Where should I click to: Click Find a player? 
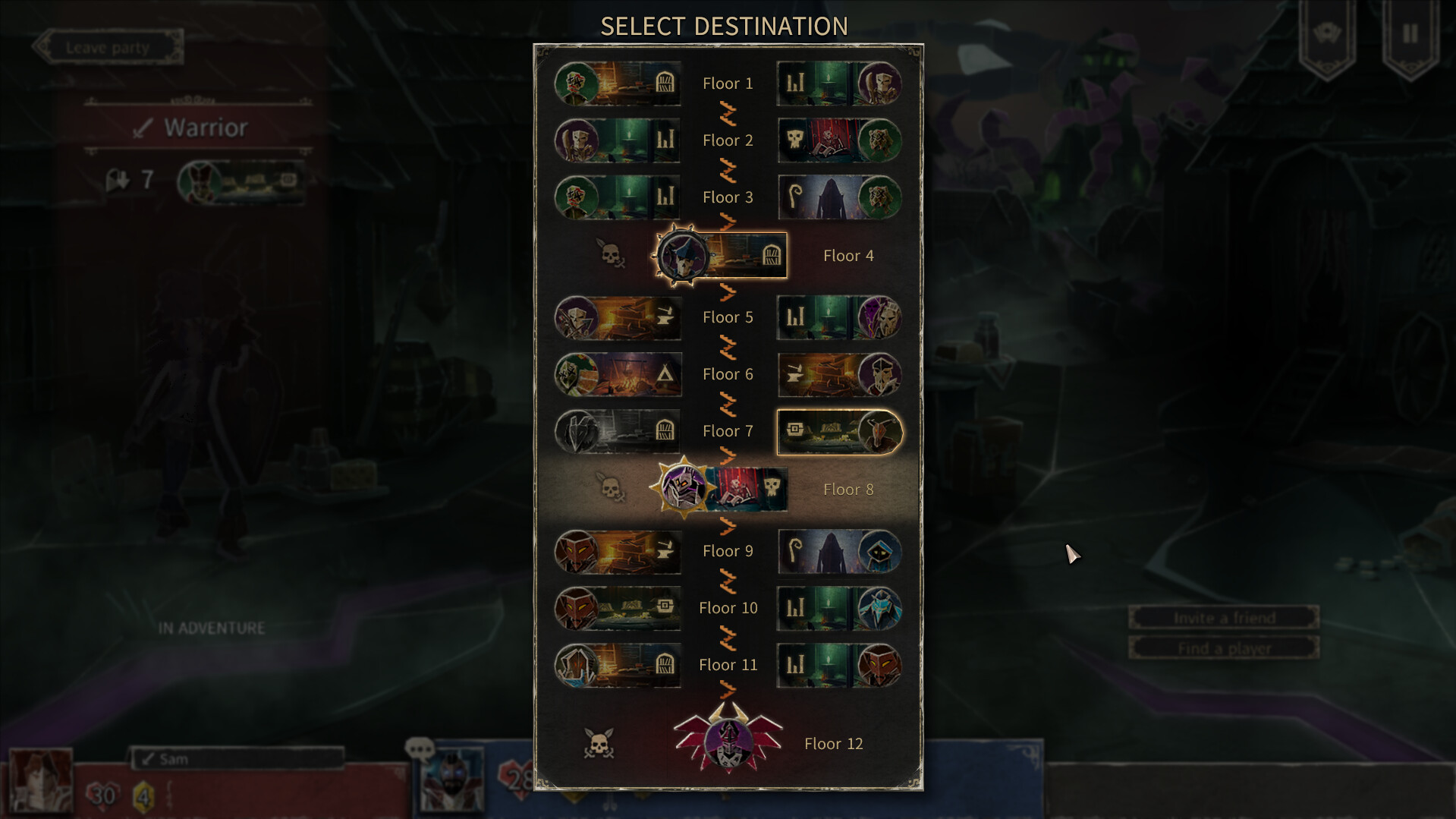1223,647
